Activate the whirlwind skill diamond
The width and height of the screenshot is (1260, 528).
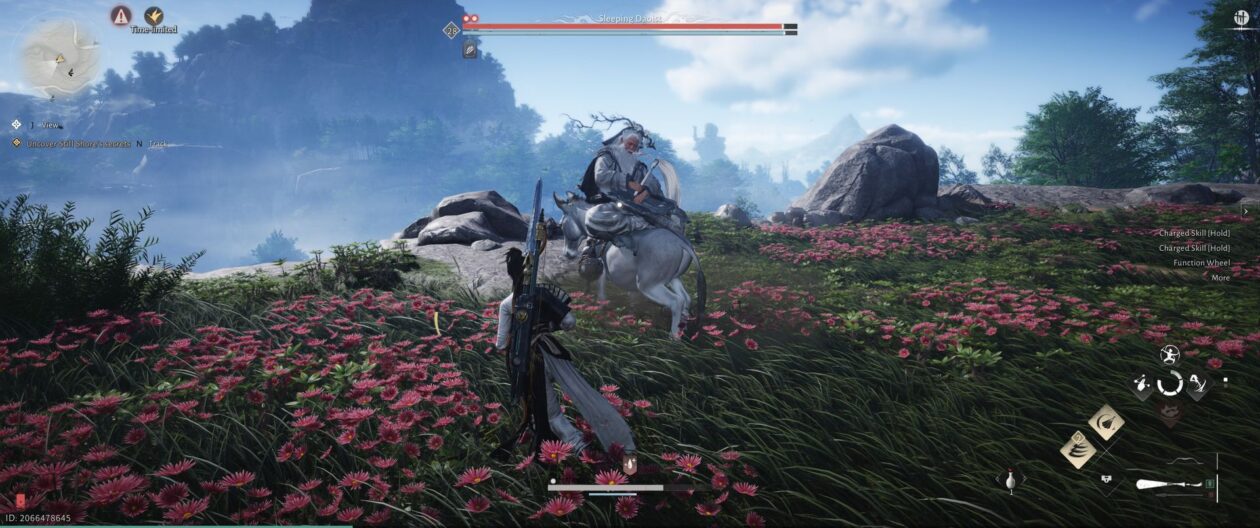point(1078,449)
